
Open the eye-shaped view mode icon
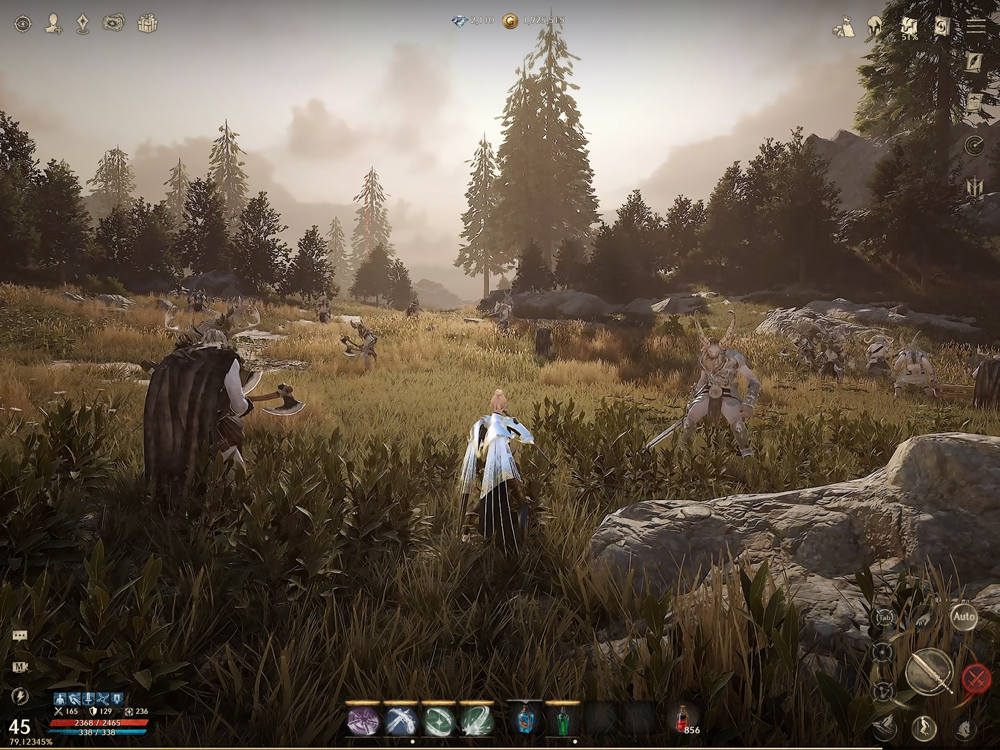point(22,23)
